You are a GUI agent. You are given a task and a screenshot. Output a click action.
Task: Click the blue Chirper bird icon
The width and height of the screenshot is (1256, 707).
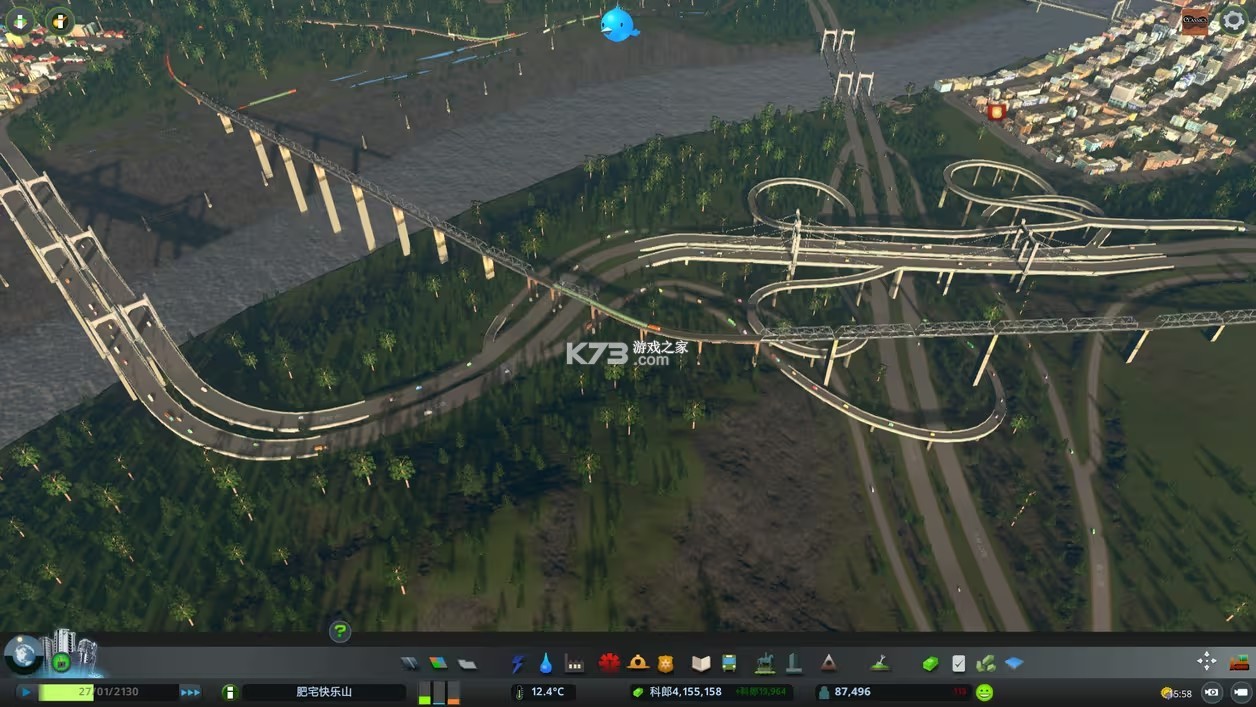619,24
